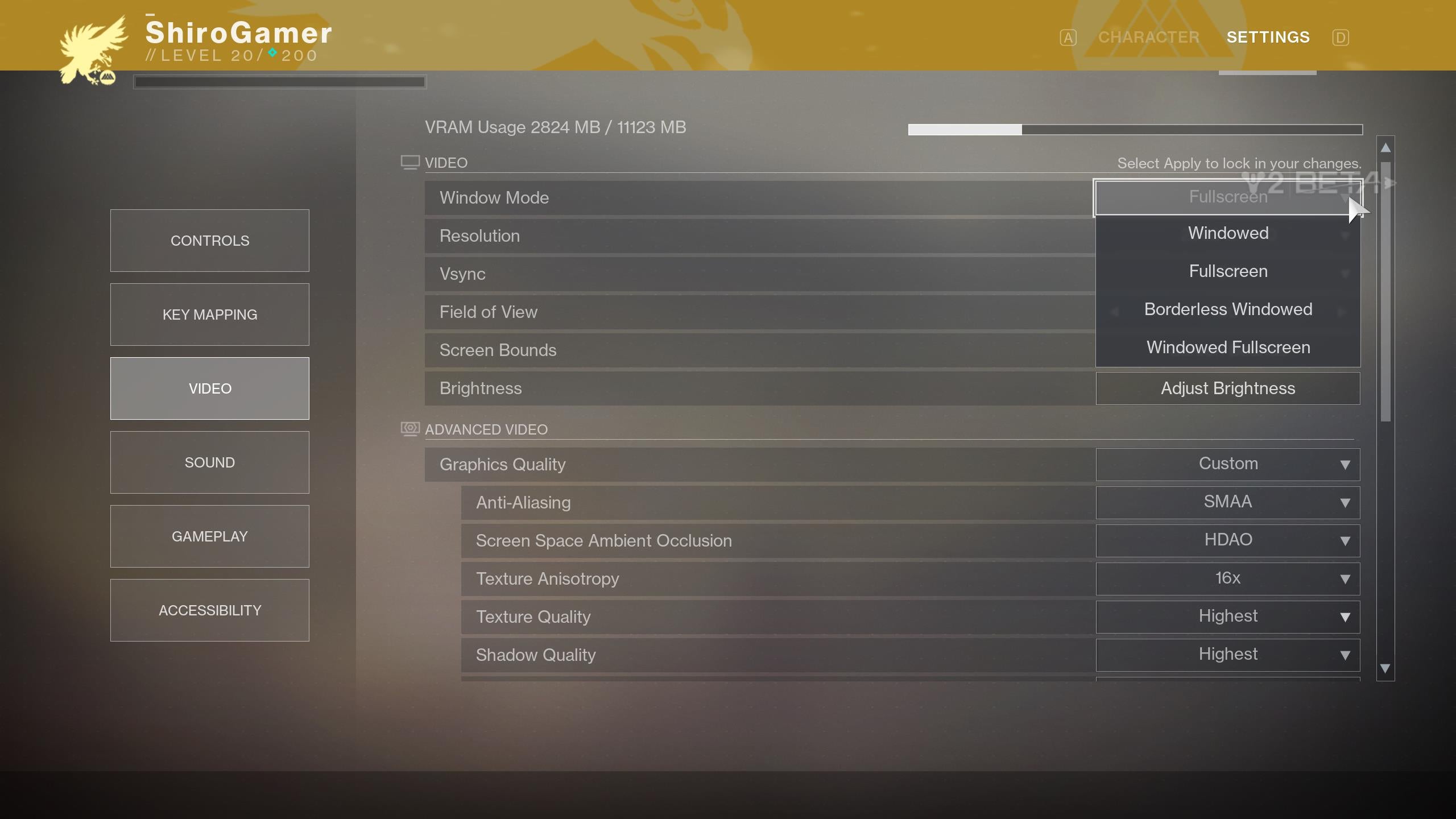
Task: Expand the Screen Space Ambient Occlusion options
Action: 1227,540
